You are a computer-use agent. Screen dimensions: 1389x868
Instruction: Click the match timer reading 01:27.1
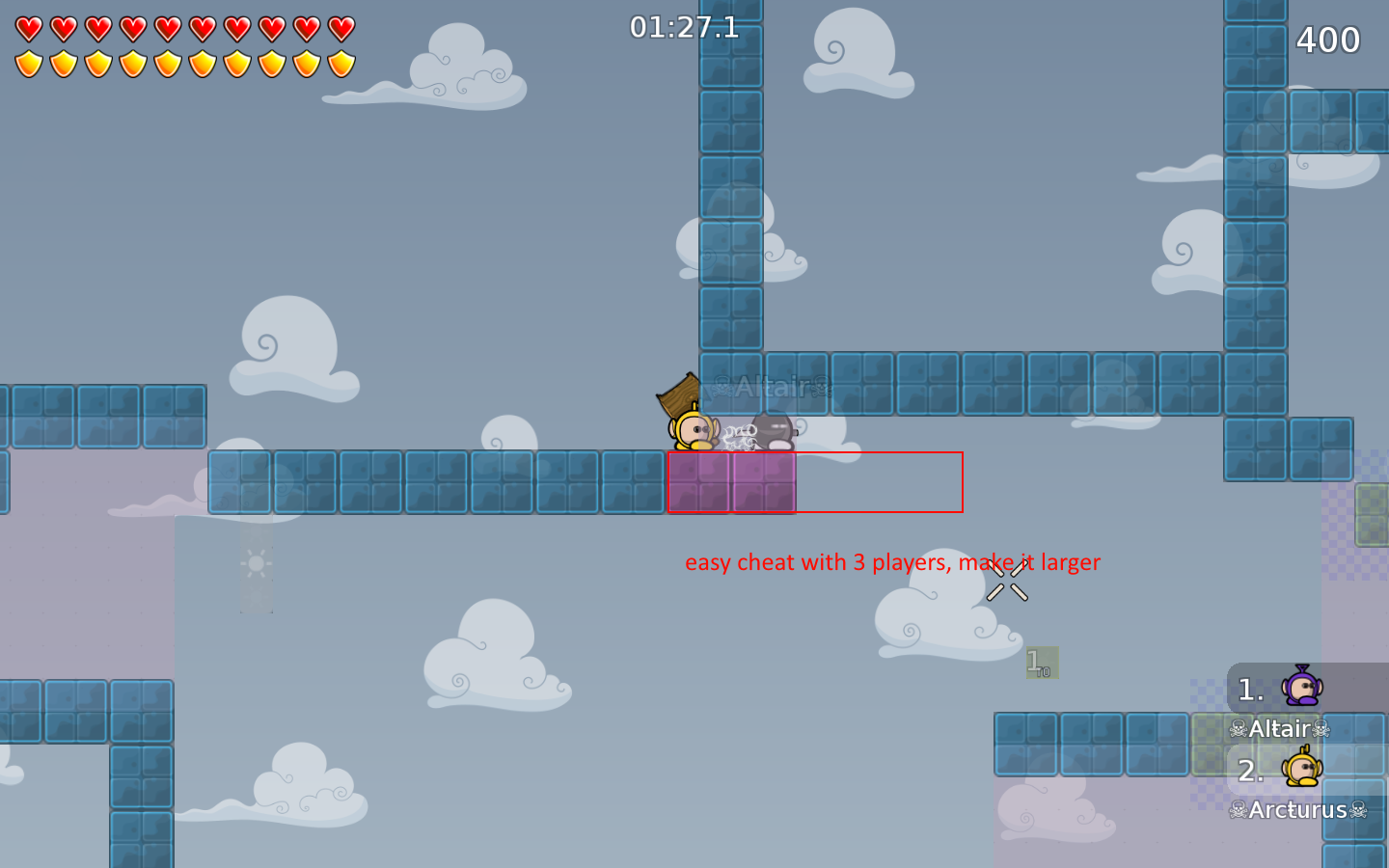682,28
